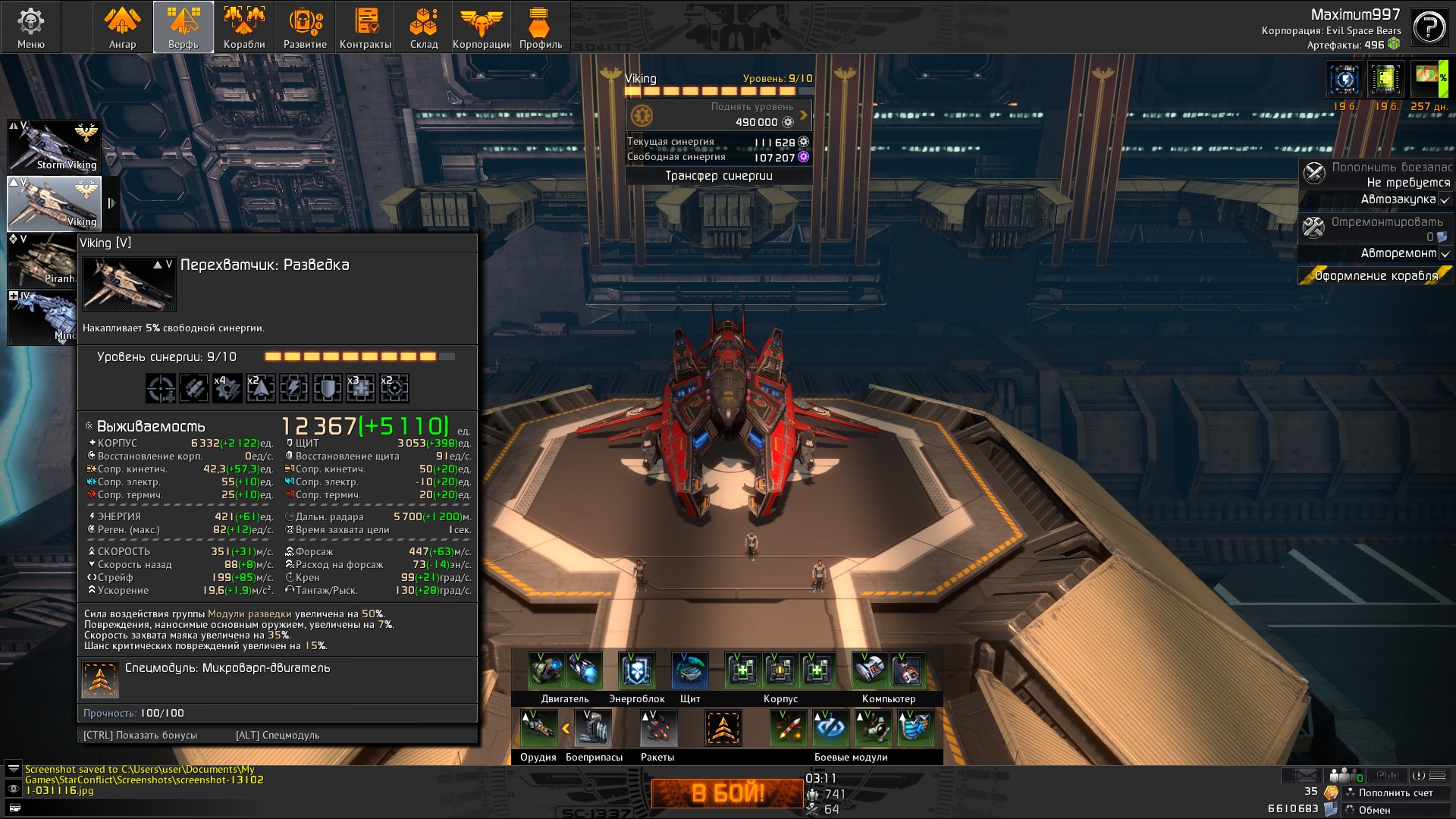Show the Контракты screen
This screenshot has width=1456, height=819.
click(x=366, y=27)
